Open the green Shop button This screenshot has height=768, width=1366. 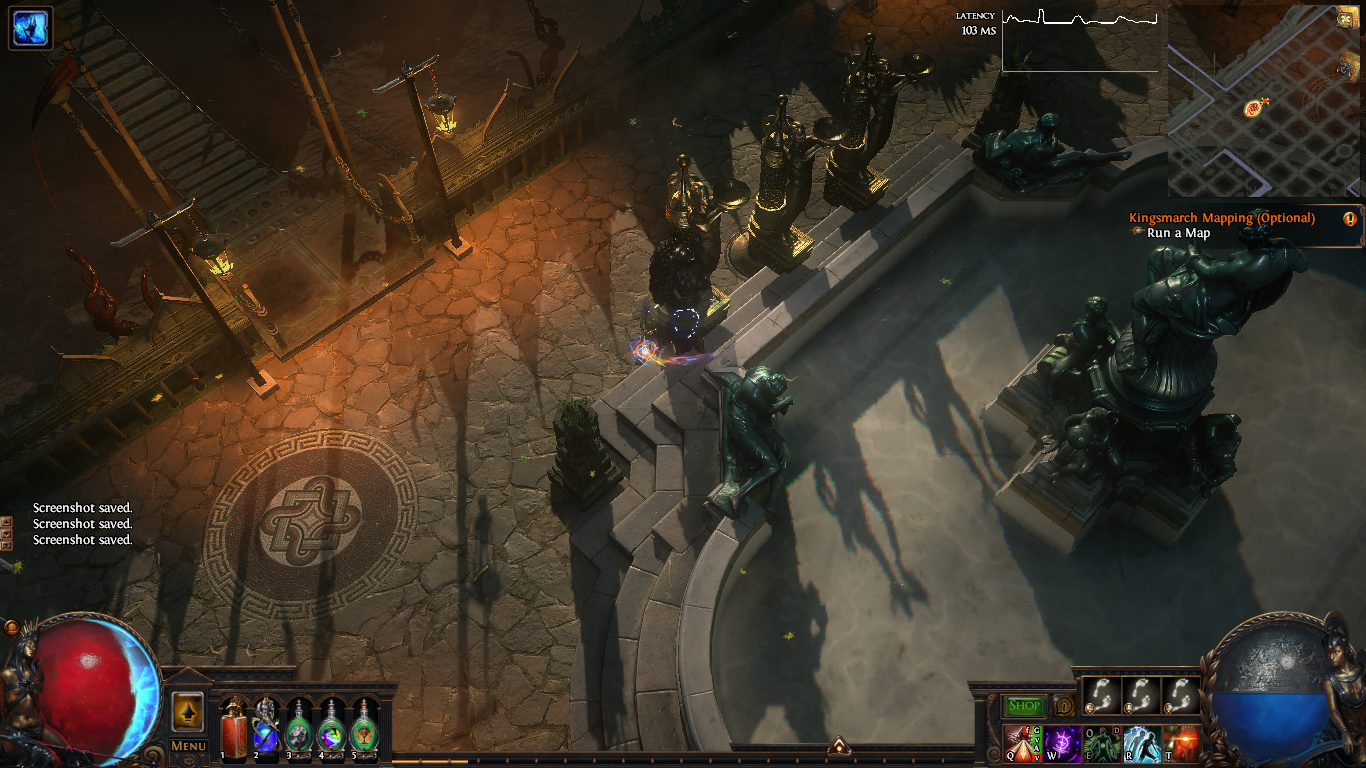1024,706
